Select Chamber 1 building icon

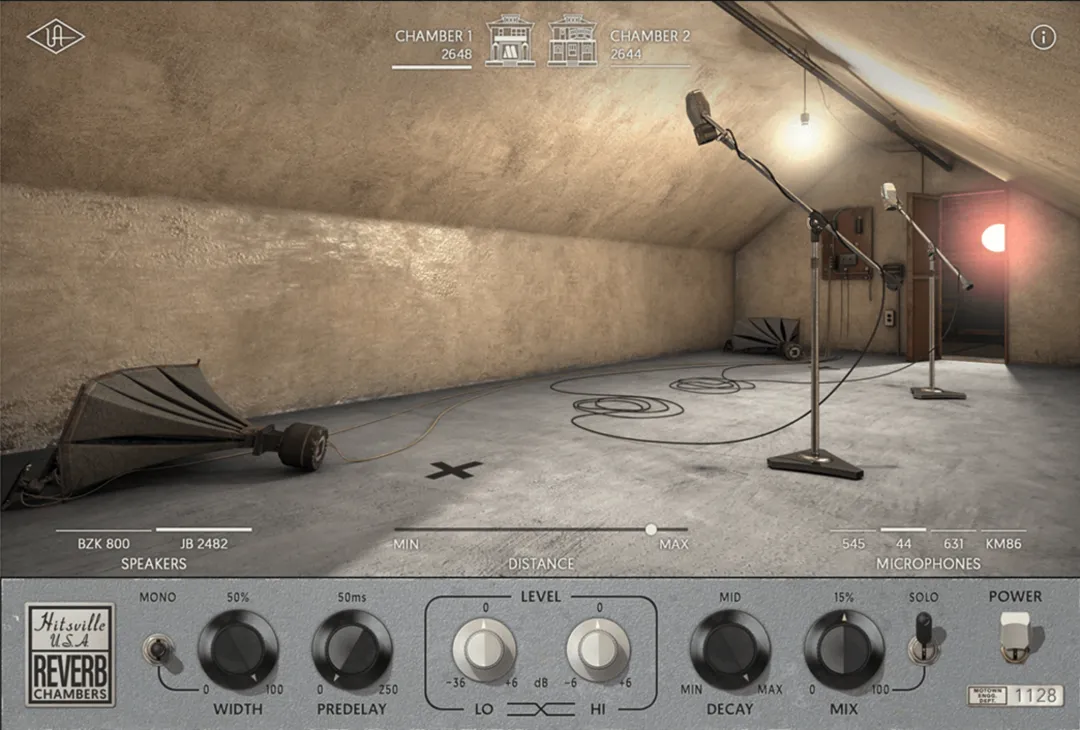coord(510,41)
